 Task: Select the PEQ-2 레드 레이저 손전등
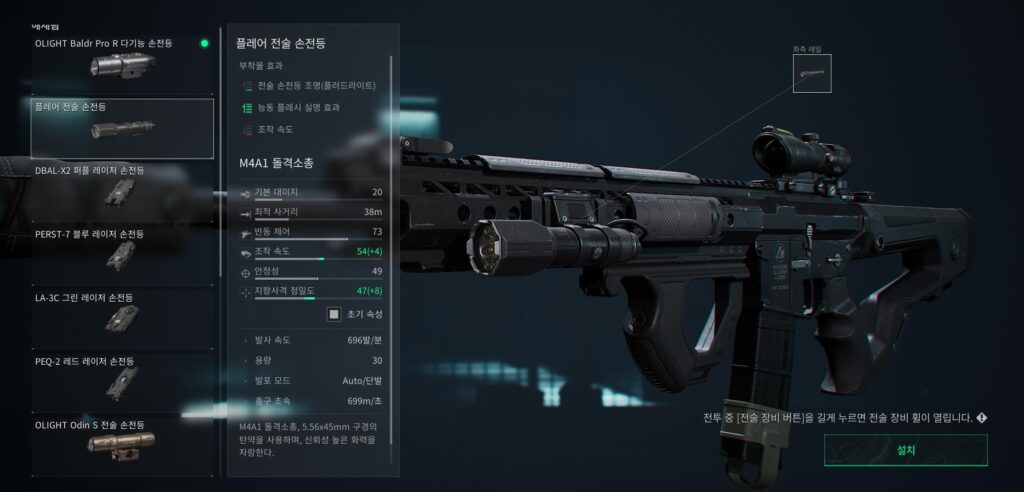[121, 381]
